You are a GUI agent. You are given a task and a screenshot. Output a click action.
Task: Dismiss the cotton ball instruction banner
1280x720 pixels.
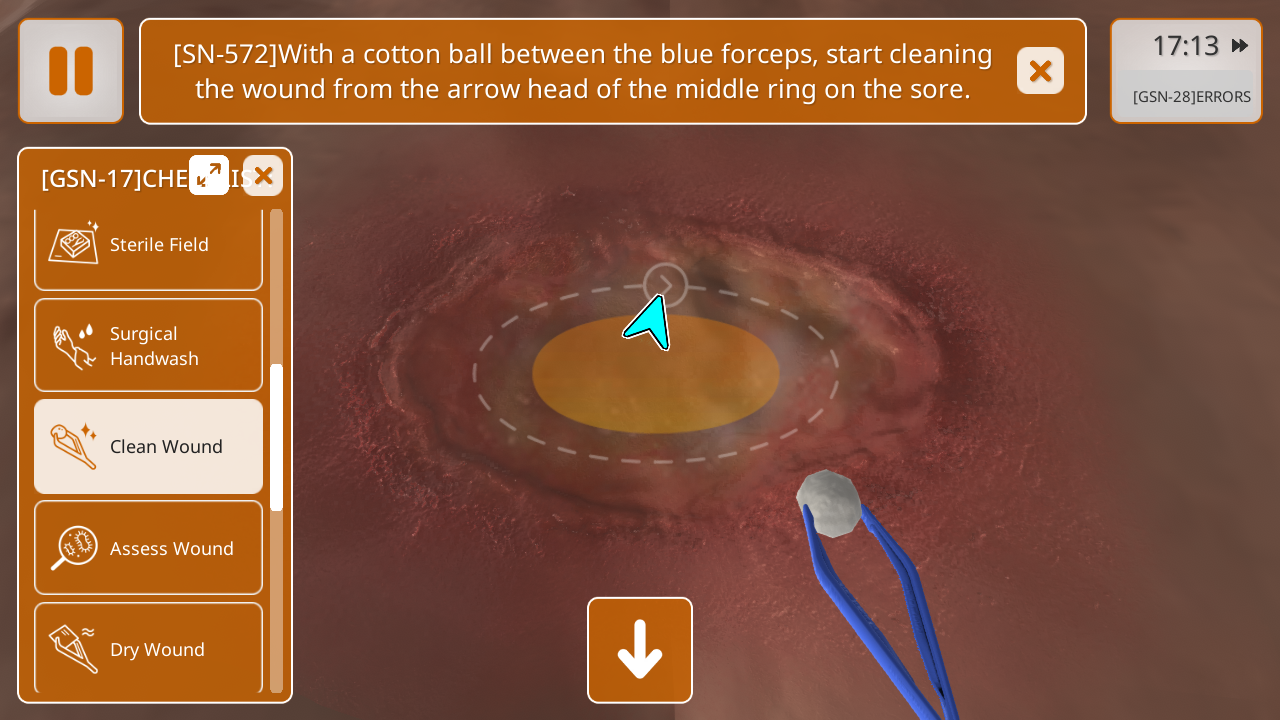tap(1040, 71)
